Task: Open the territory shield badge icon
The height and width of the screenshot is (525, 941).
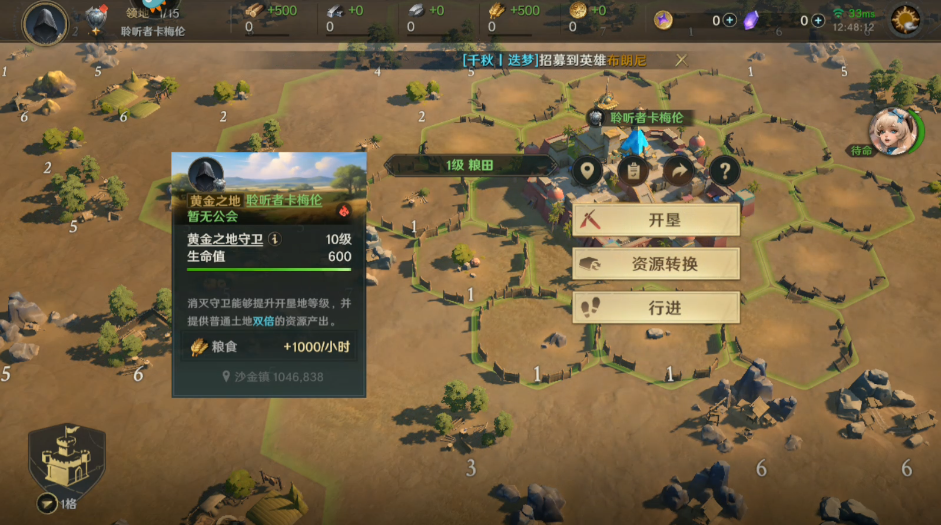Action: (96, 17)
